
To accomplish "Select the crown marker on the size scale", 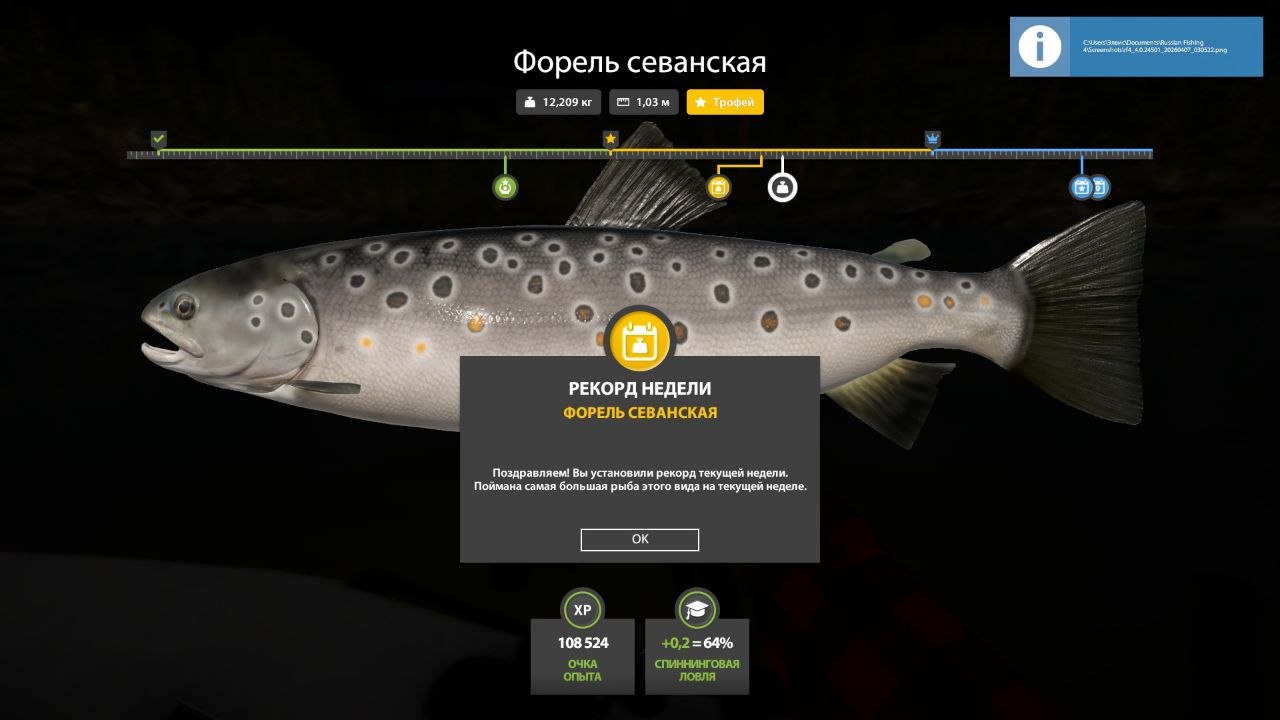I will pos(932,139).
